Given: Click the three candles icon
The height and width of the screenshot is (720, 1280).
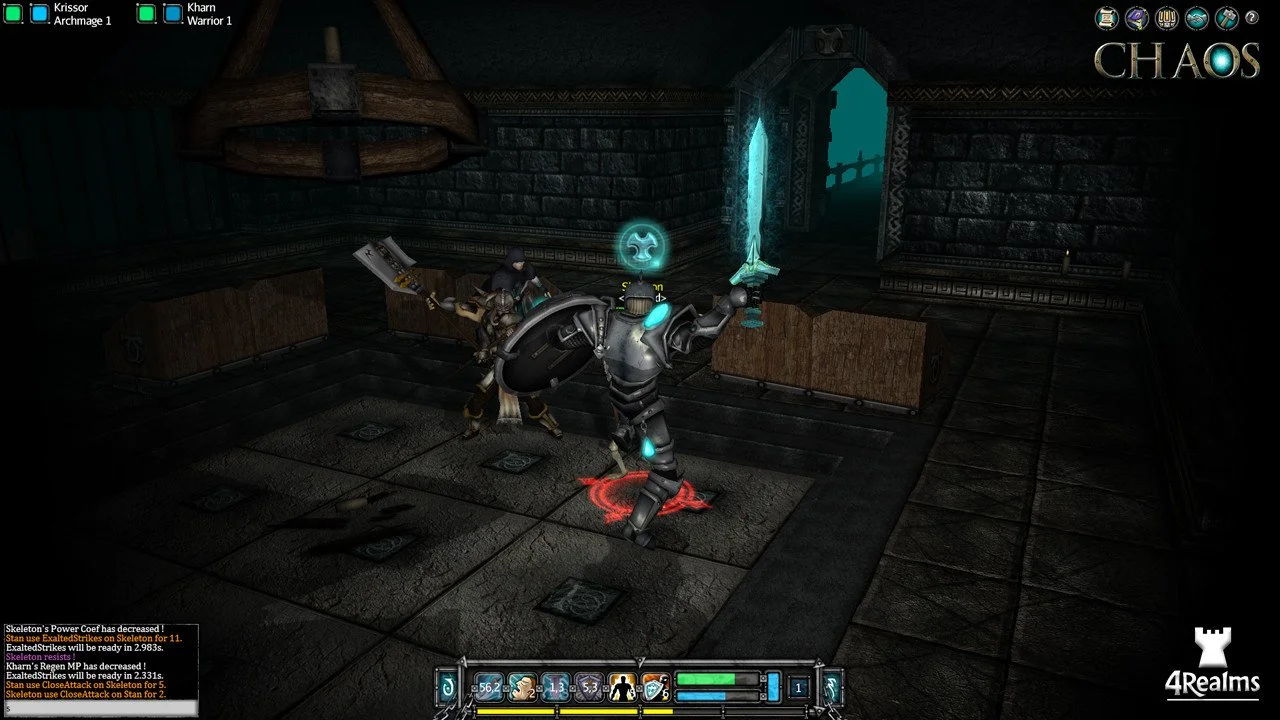Looking at the screenshot, I should click(x=1166, y=17).
